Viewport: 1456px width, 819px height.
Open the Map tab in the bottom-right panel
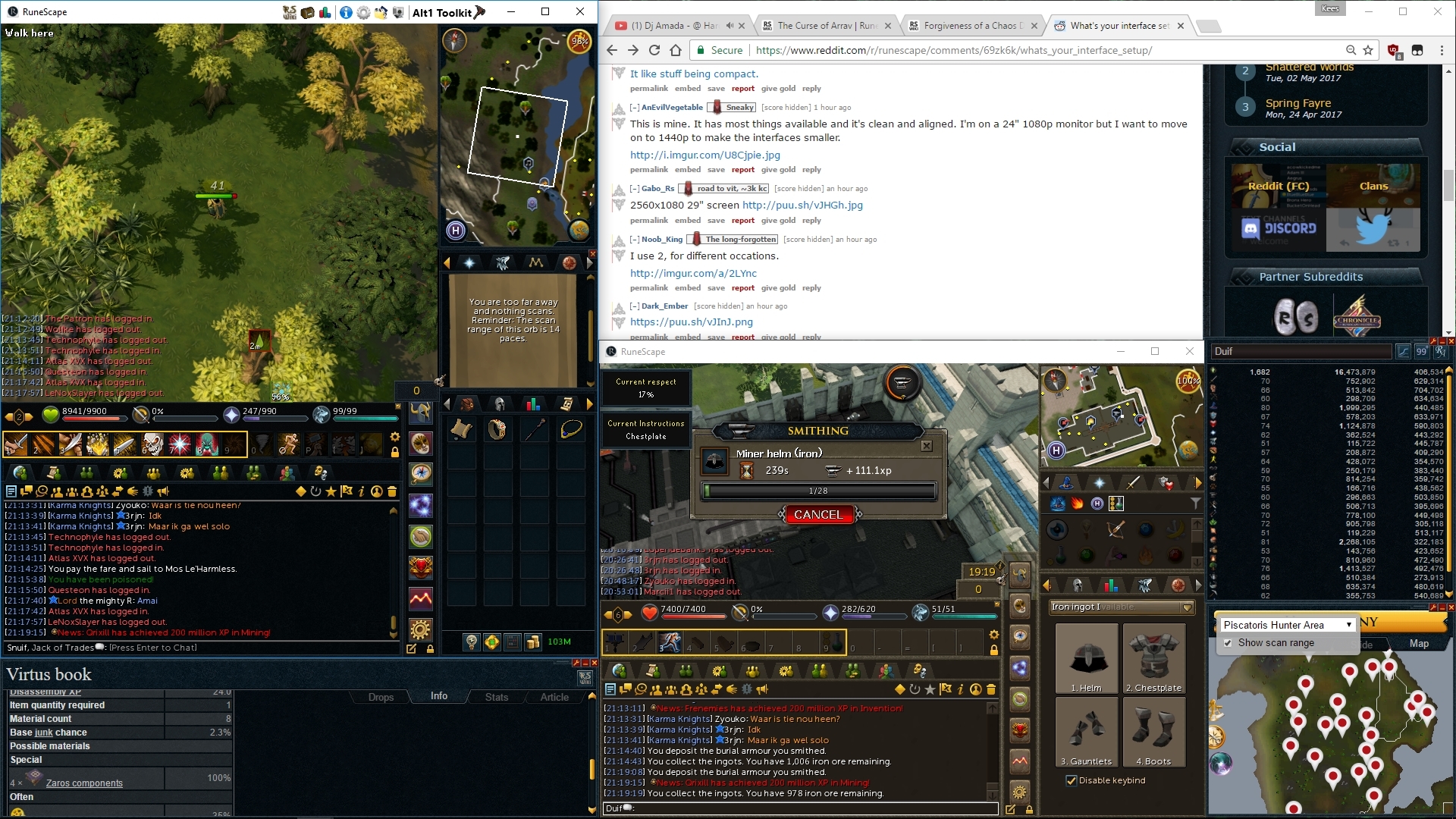1420,643
